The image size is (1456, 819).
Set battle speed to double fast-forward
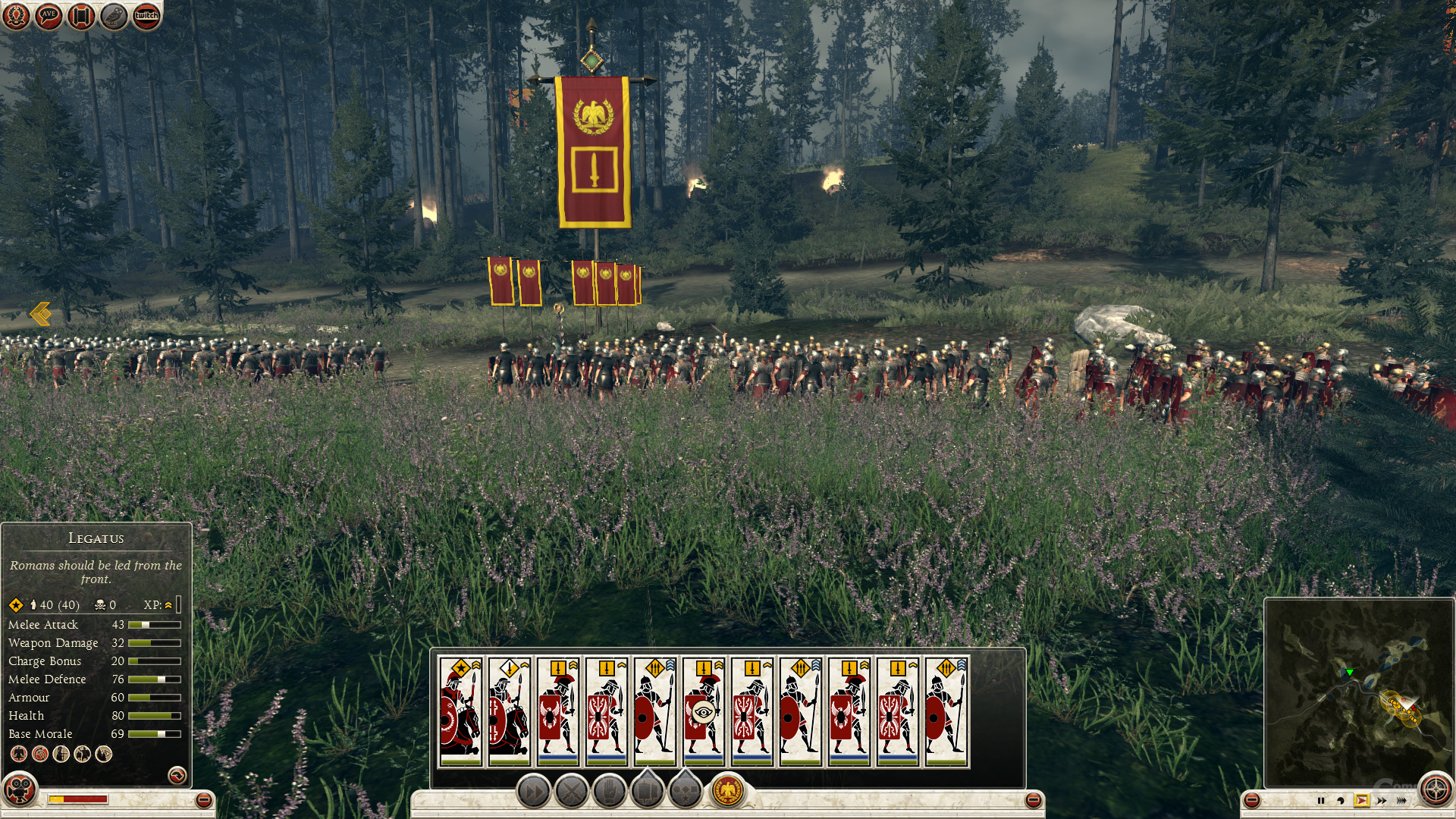click(1382, 800)
